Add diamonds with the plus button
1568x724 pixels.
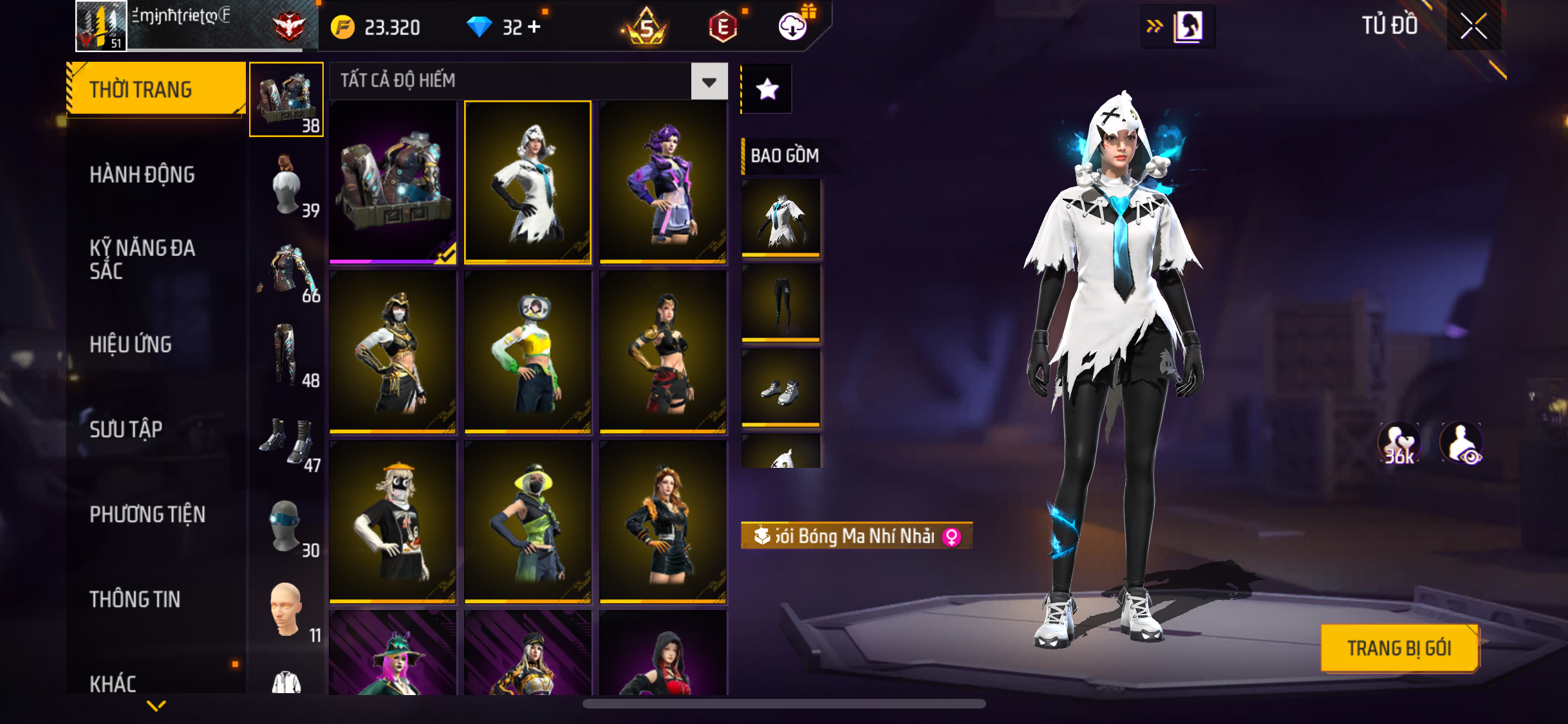(534, 27)
